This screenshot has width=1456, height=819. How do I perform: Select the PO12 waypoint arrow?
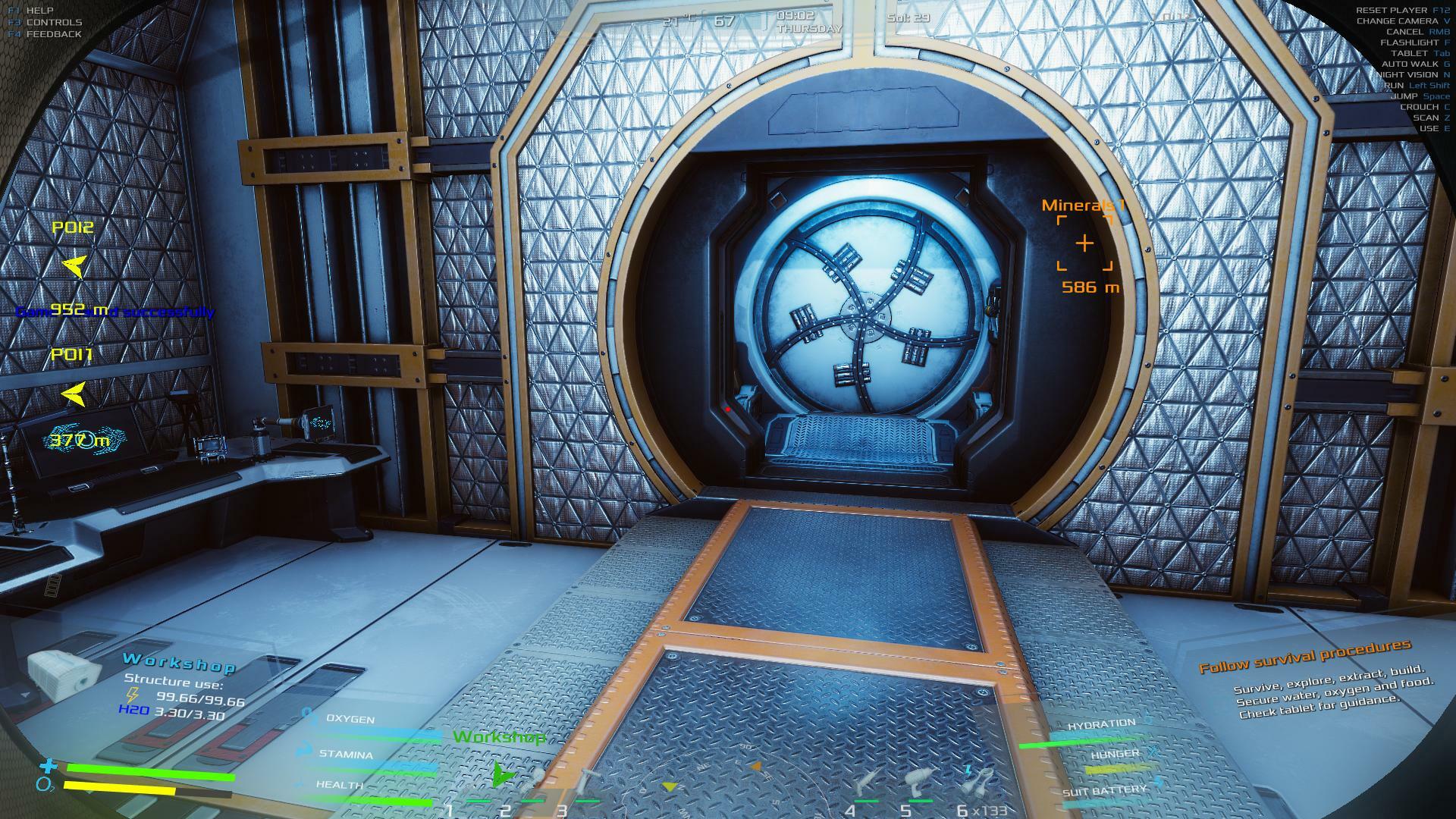[74, 265]
